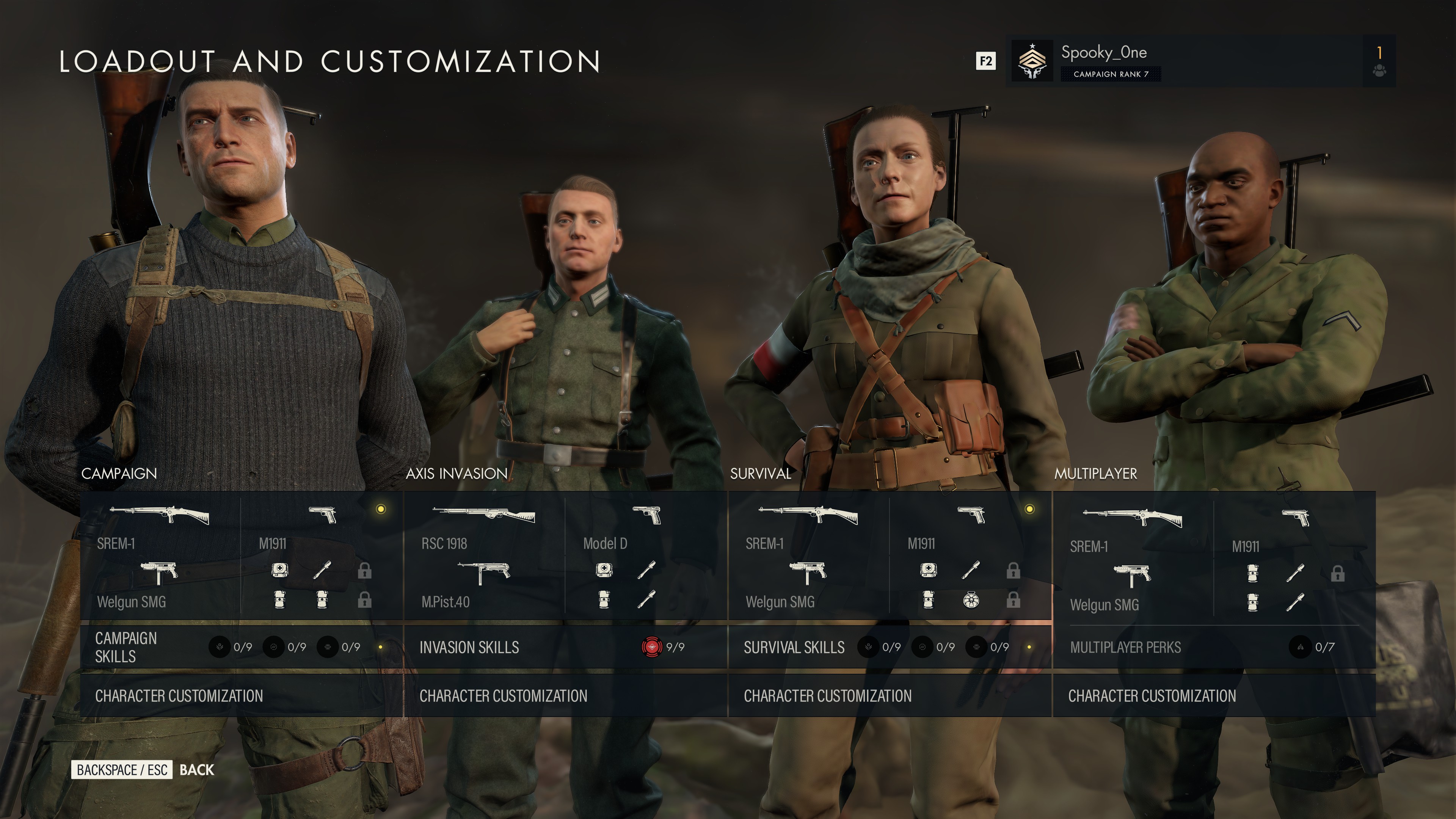Open Character Customization for the Survival character
Screen dimensions: 1456x819
(x=828, y=697)
